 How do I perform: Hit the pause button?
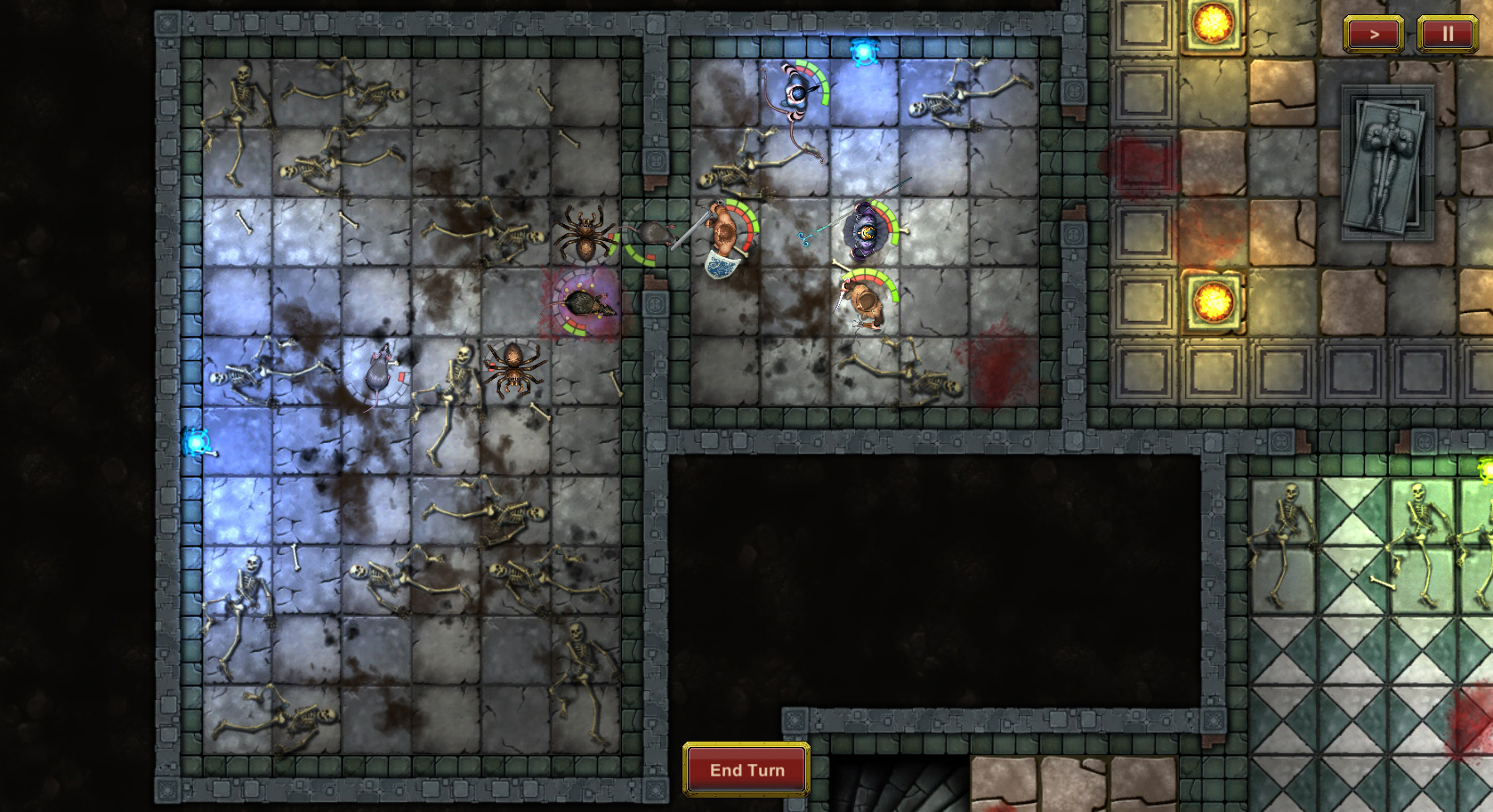pyautogui.click(x=1447, y=35)
